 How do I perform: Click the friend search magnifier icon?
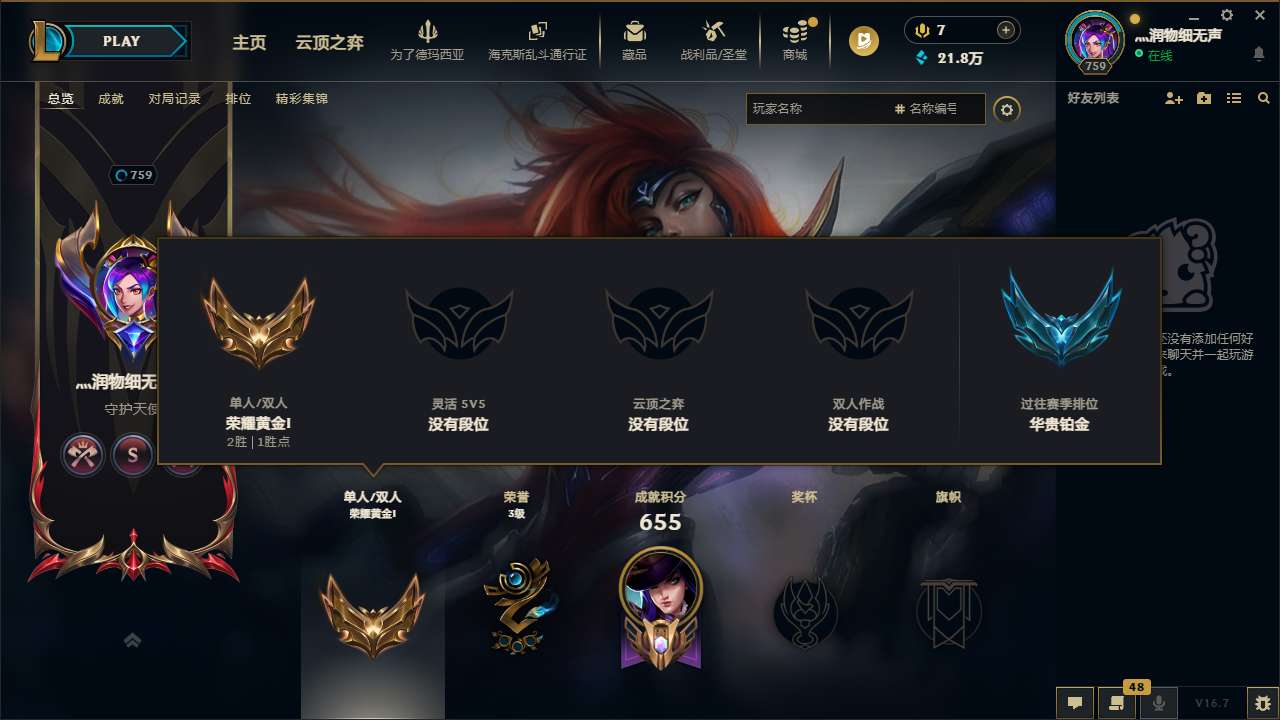pyautogui.click(x=1263, y=98)
